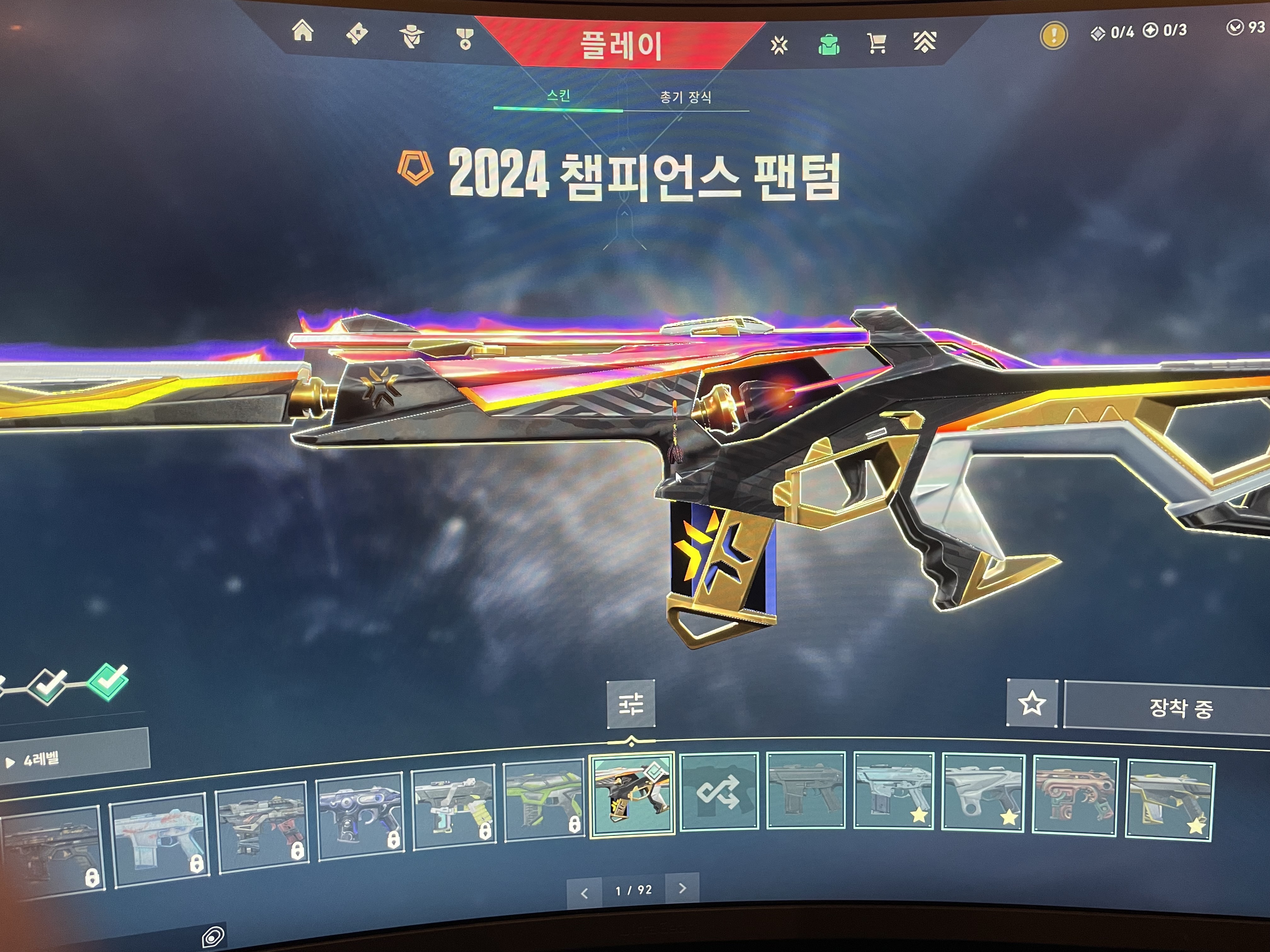1270x952 pixels.
Task: Select the 2024 Champions Phantom thumbnail
Action: click(632, 794)
